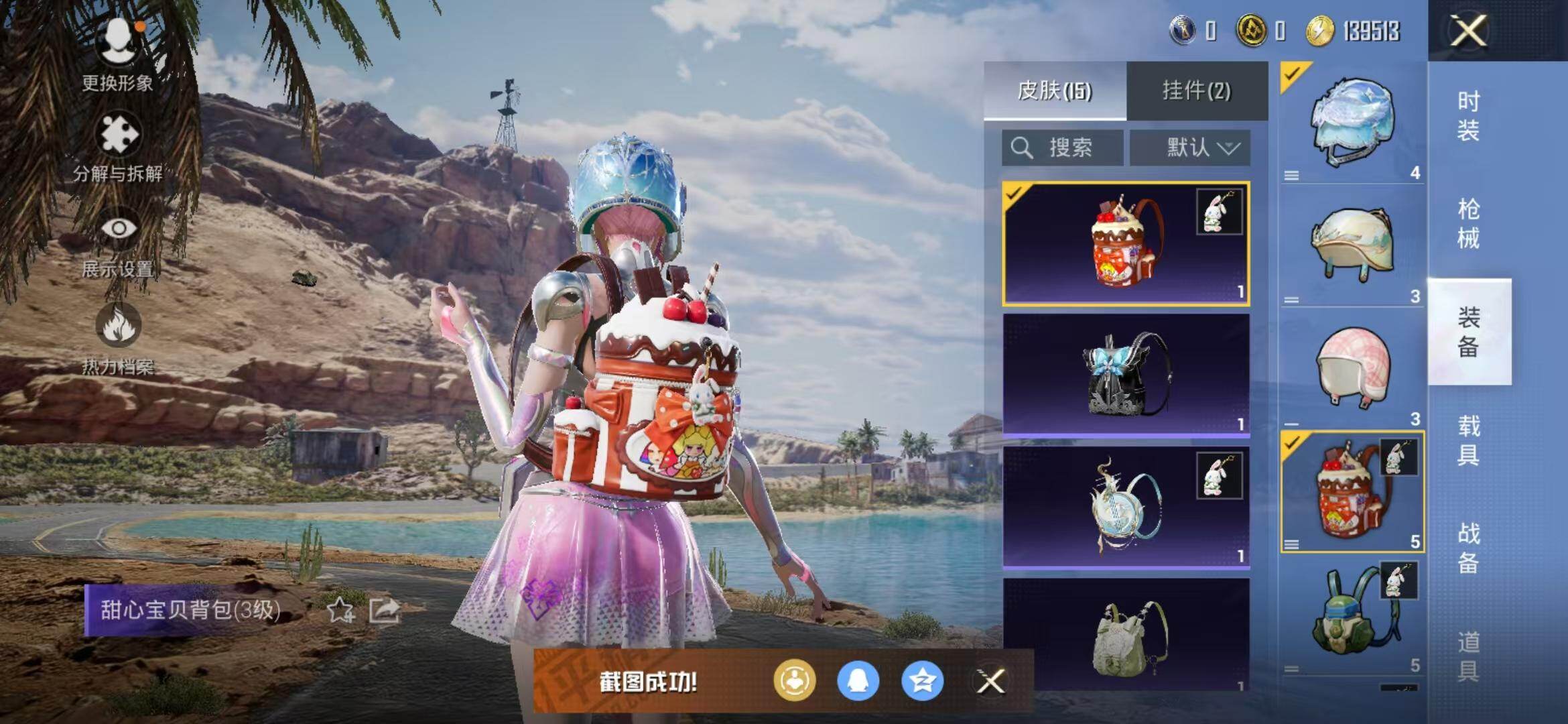Open the 默认 sort dropdown

tap(1190, 147)
